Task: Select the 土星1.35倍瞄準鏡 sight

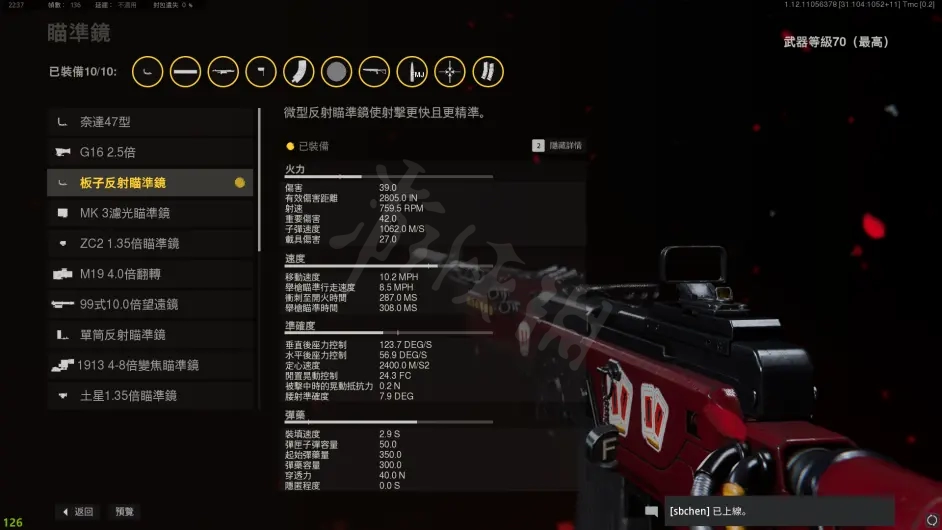Action: pyautogui.click(x=150, y=396)
